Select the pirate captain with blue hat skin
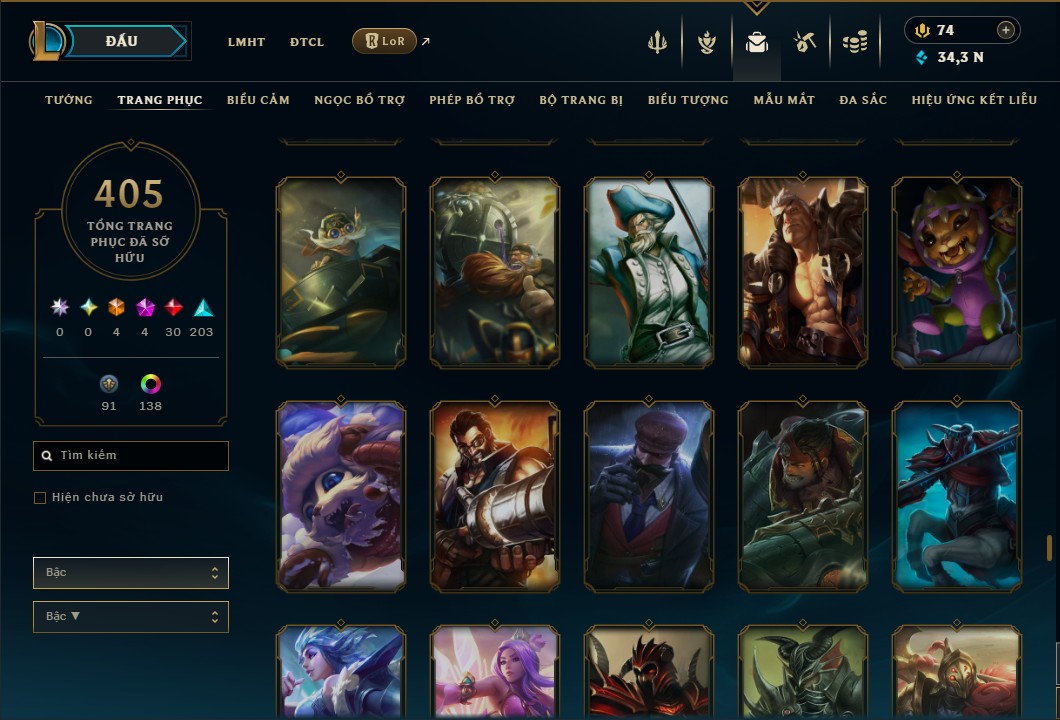 (x=649, y=272)
